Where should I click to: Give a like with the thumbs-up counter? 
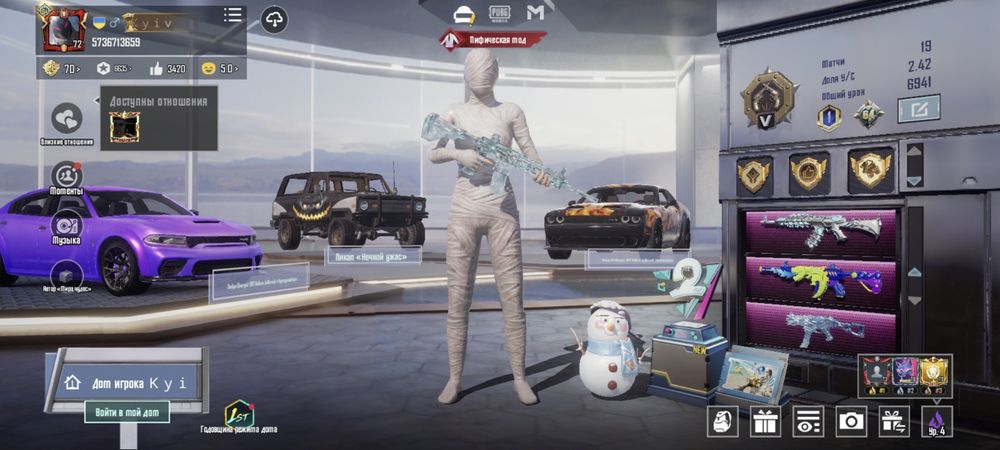168,69
